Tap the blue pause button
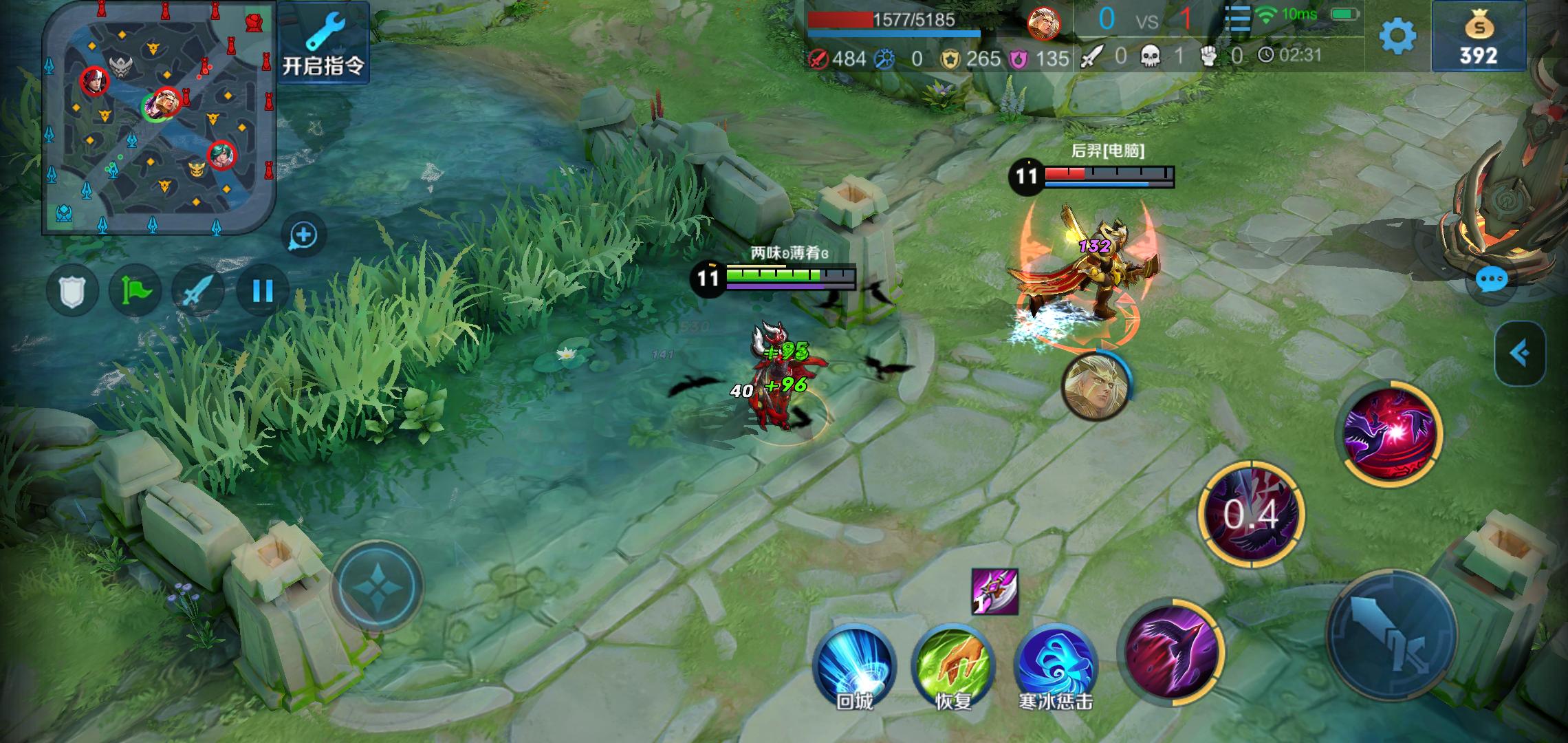The width and height of the screenshot is (1568, 743). click(x=262, y=292)
